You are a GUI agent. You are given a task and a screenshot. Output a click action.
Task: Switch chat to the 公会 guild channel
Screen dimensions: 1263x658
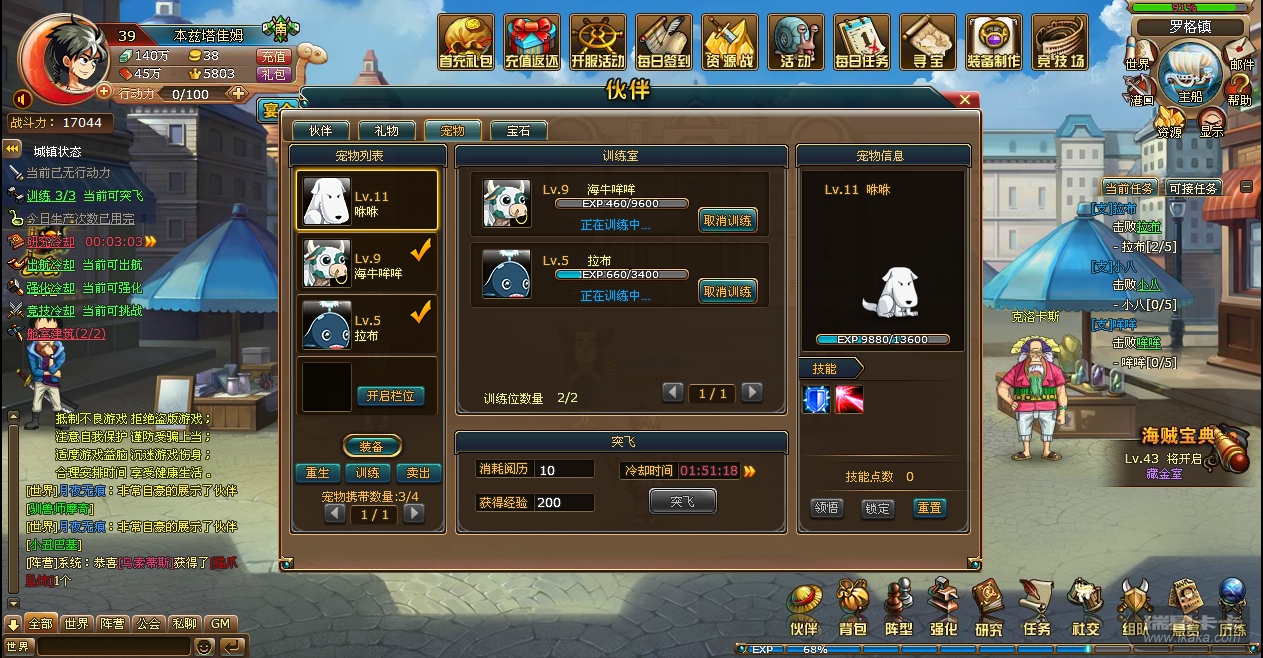[x=148, y=623]
